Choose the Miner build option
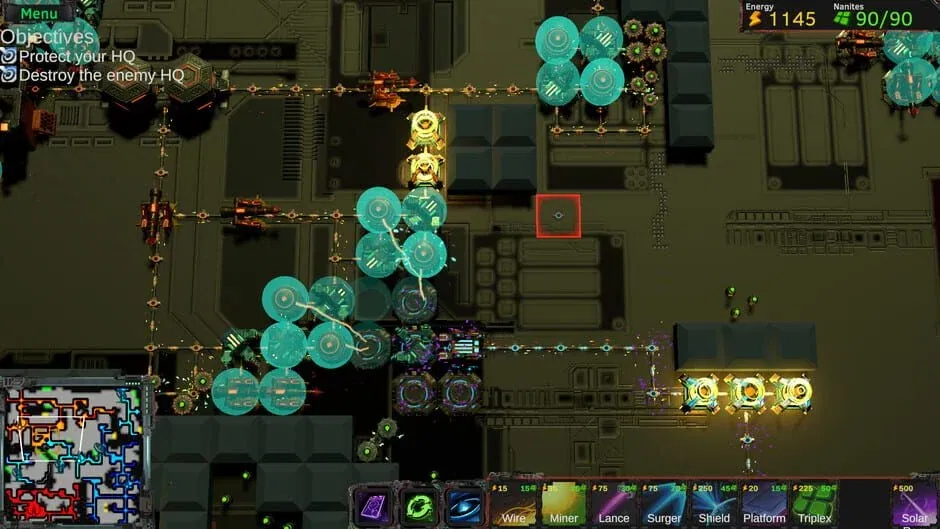 click(564, 504)
